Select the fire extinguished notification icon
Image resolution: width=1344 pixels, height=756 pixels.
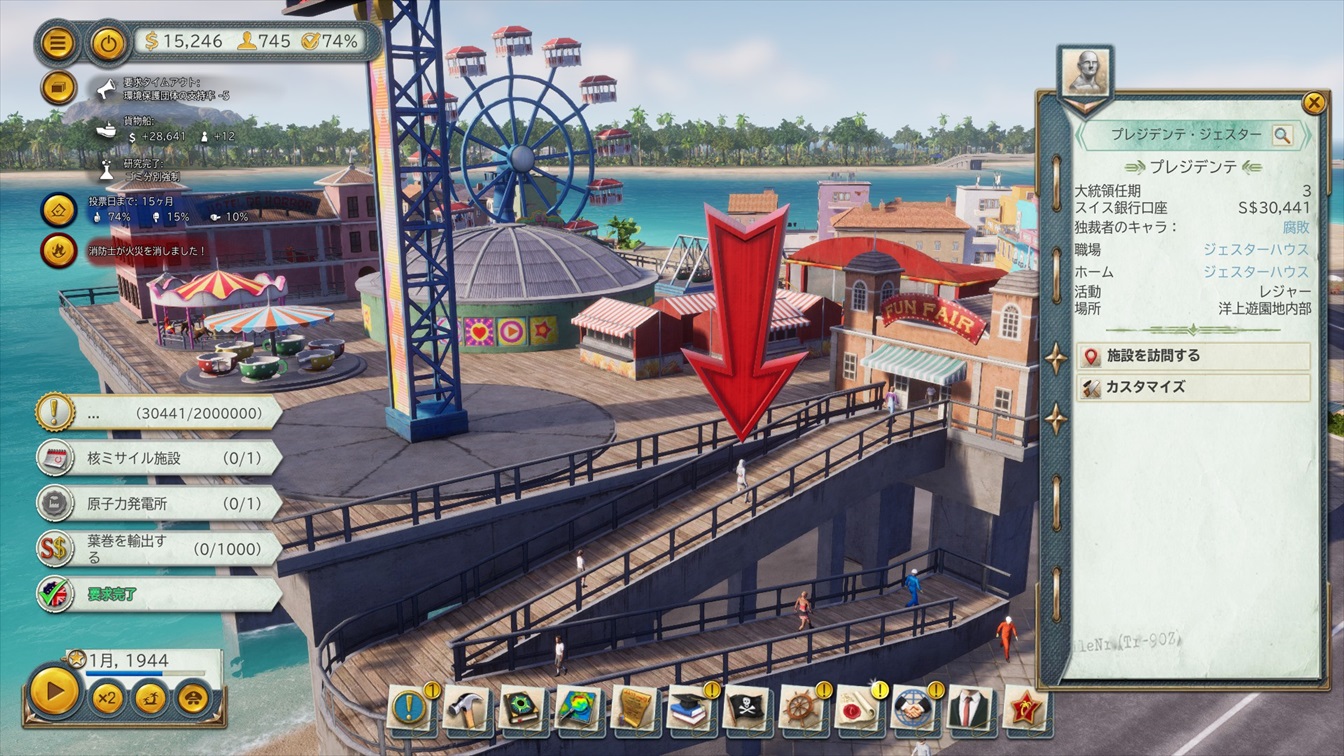pos(59,250)
